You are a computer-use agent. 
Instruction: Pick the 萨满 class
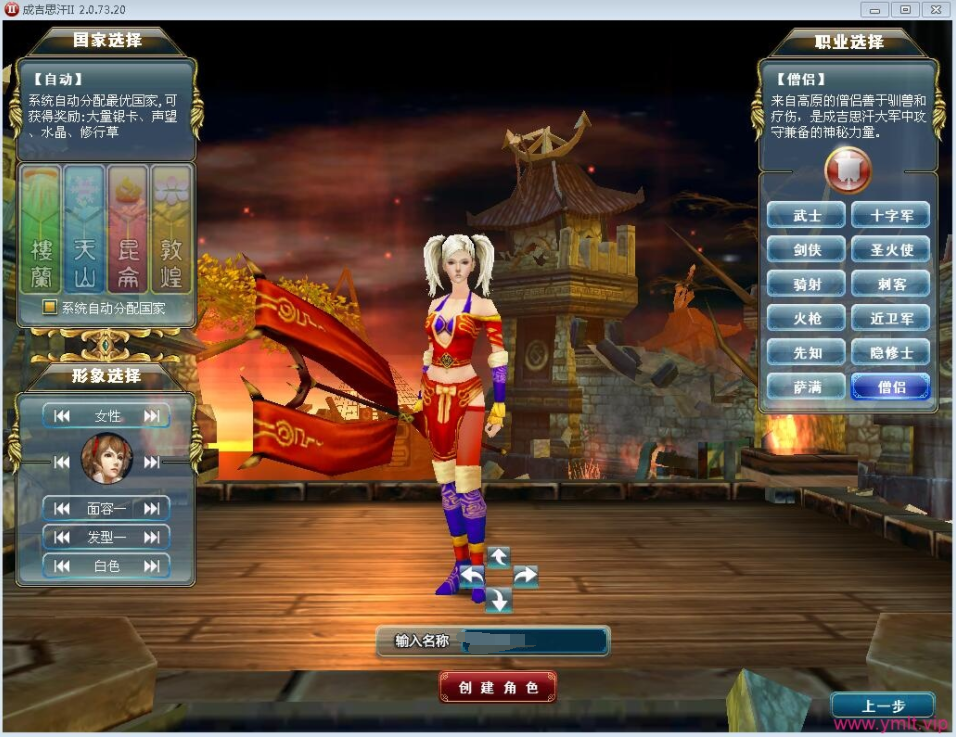(x=807, y=386)
